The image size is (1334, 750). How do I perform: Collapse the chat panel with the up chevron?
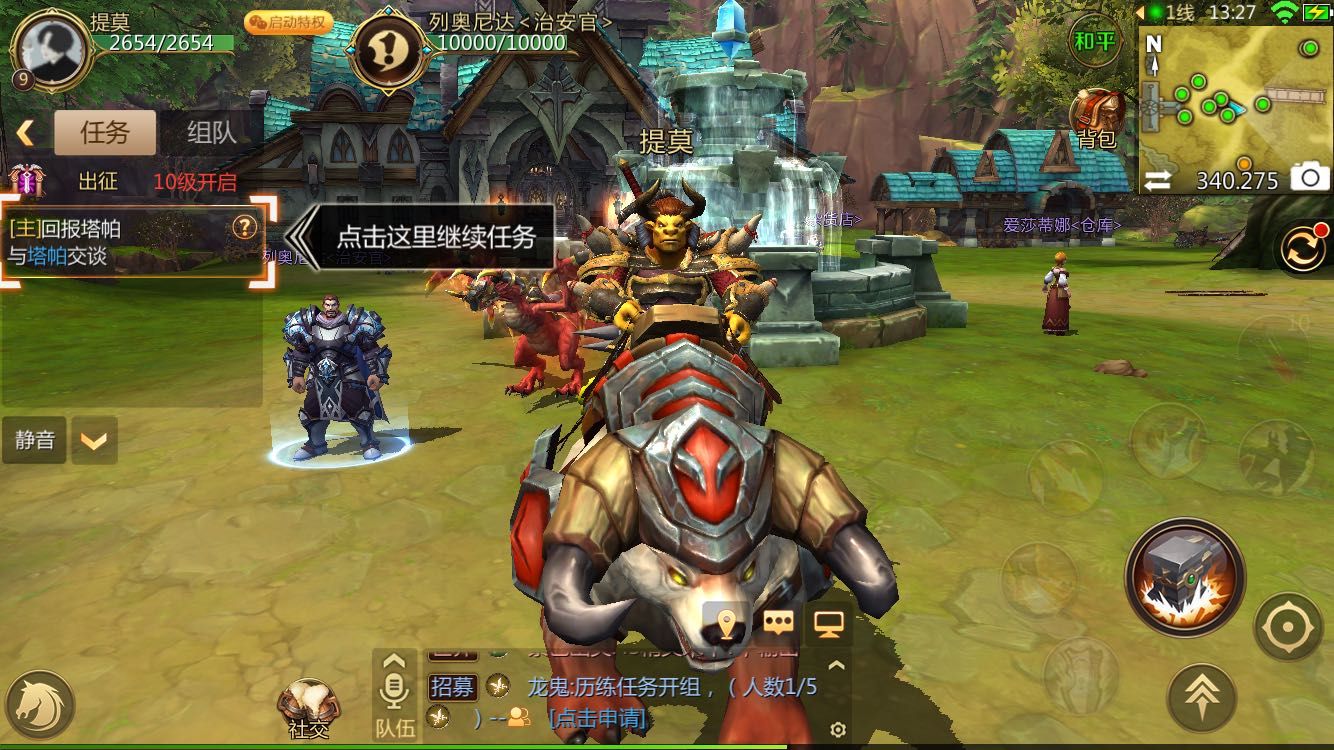tap(834, 665)
